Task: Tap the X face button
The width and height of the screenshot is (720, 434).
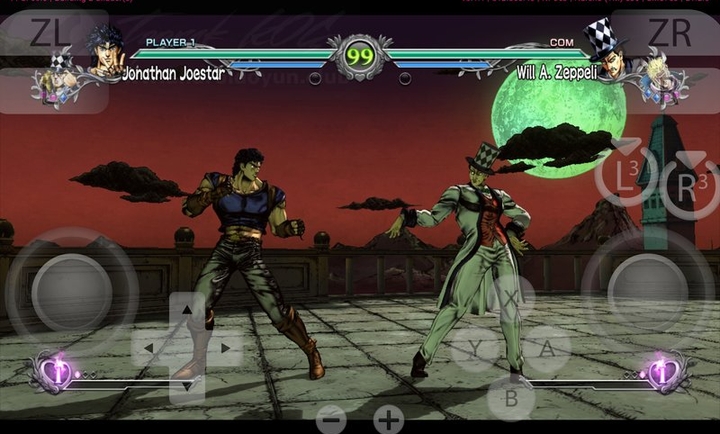Action: click(x=510, y=299)
